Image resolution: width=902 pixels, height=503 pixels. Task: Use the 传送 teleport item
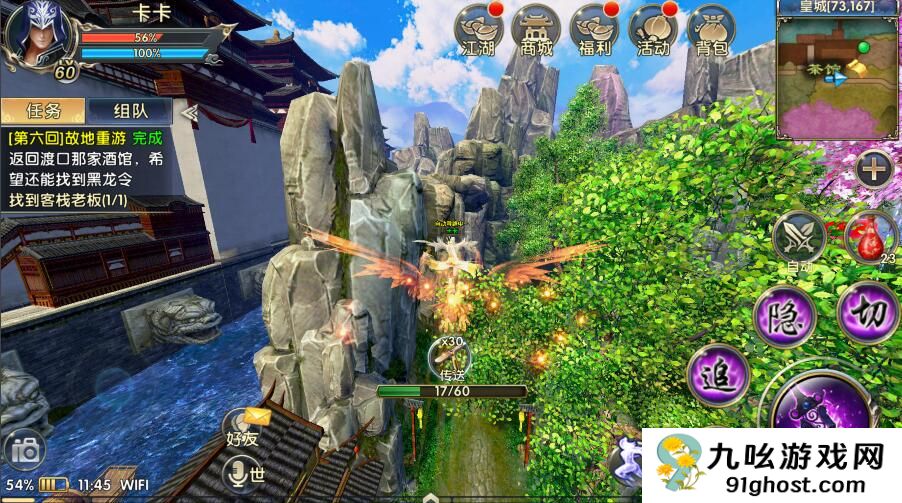coord(452,358)
